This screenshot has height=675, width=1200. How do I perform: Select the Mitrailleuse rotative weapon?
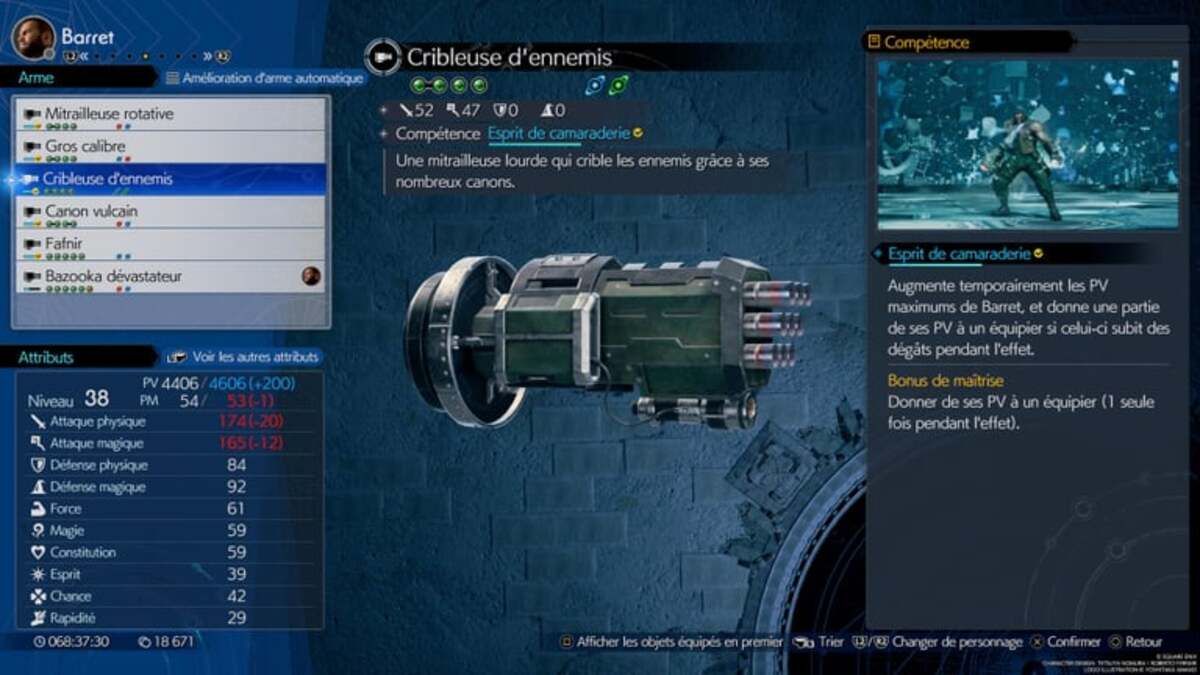(170, 115)
